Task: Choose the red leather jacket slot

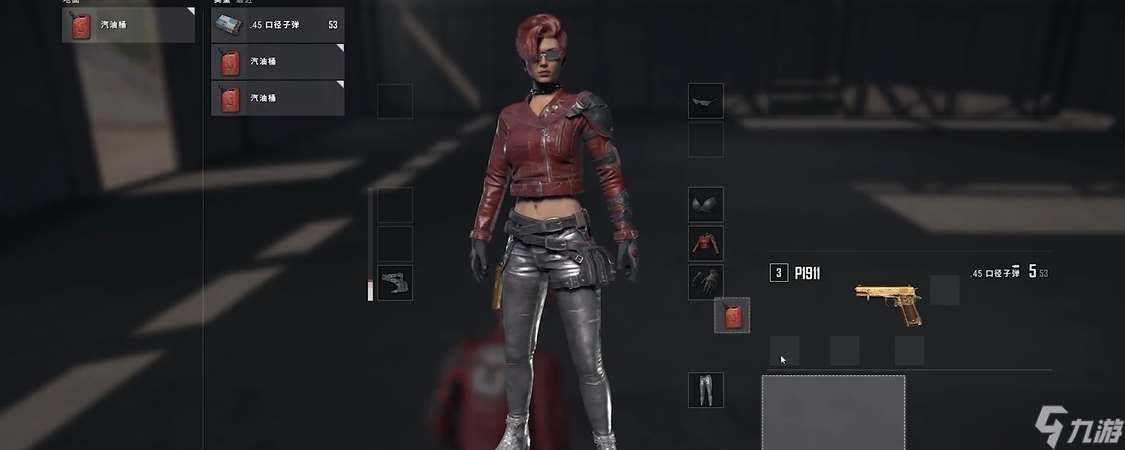Action: pos(705,243)
